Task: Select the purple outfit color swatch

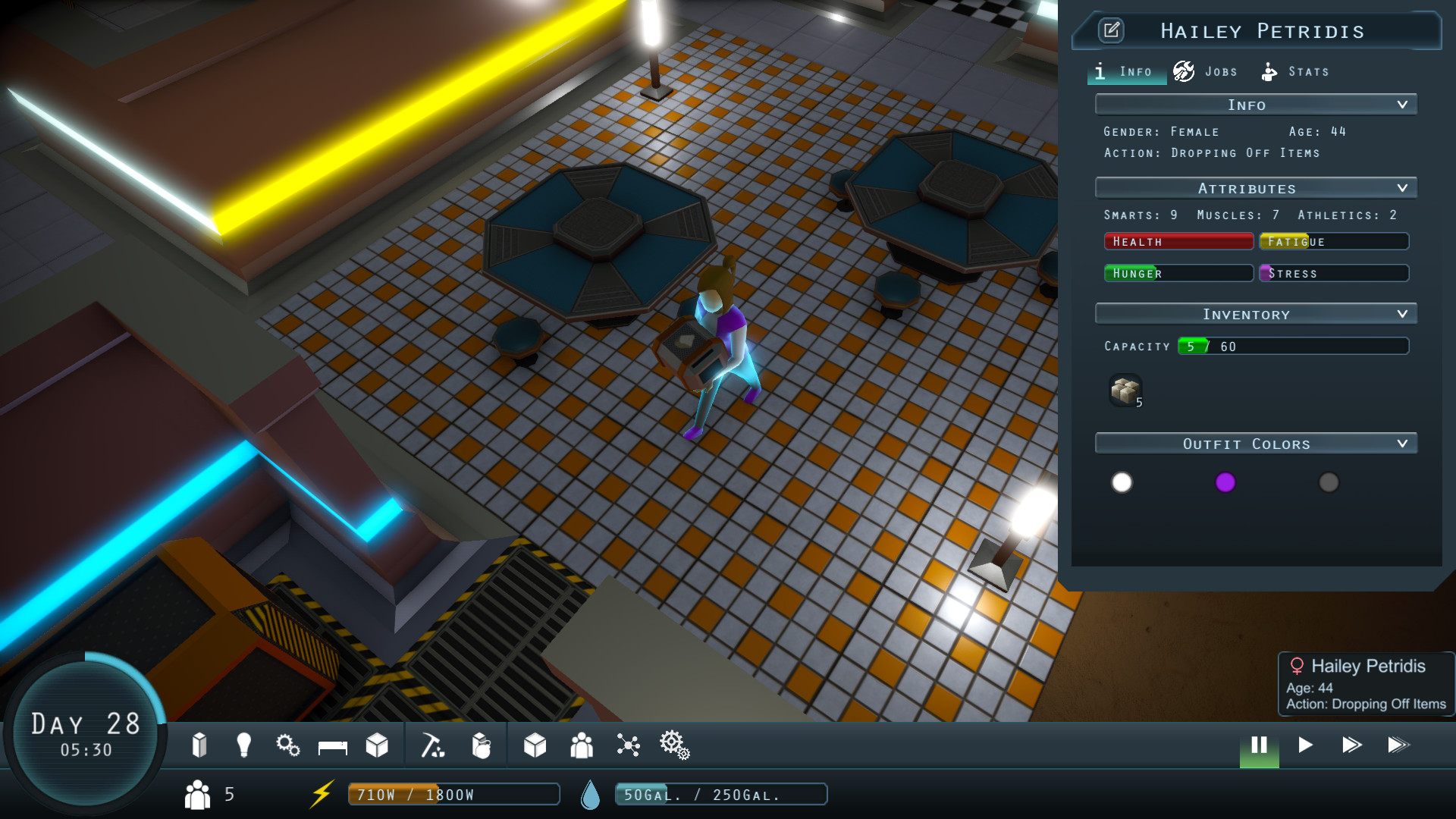Action: tap(1226, 482)
